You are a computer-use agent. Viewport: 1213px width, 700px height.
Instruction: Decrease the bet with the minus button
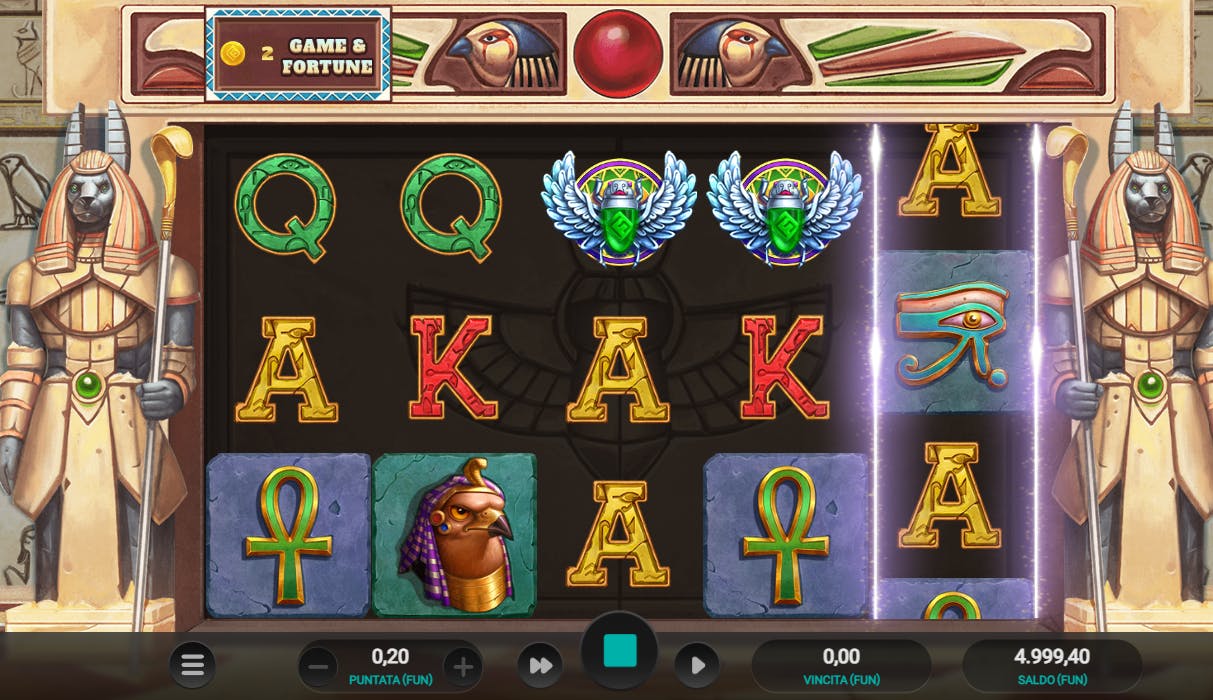coord(319,666)
